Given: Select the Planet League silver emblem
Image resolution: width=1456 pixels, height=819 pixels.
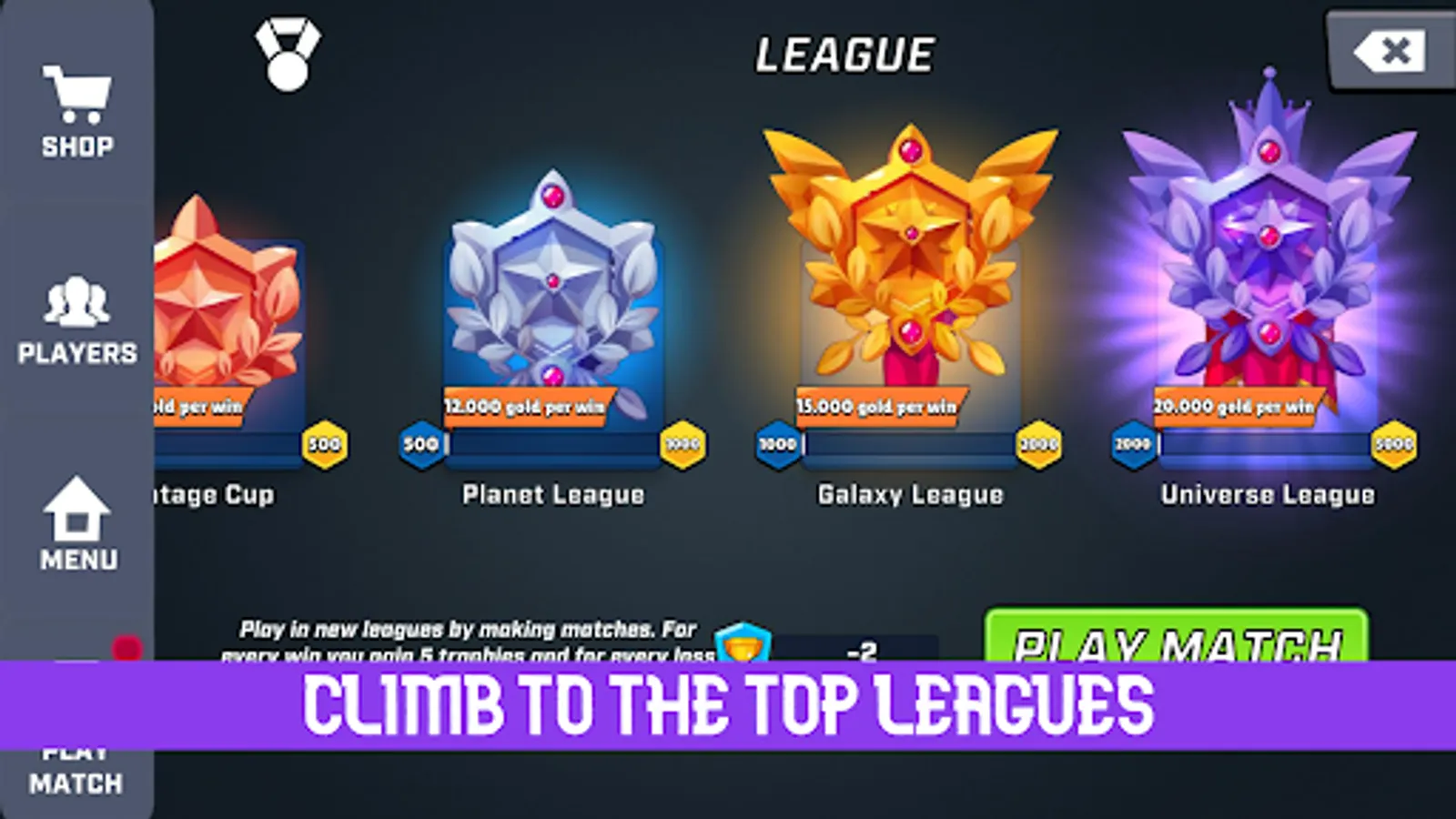Looking at the screenshot, I should (553, 282).
